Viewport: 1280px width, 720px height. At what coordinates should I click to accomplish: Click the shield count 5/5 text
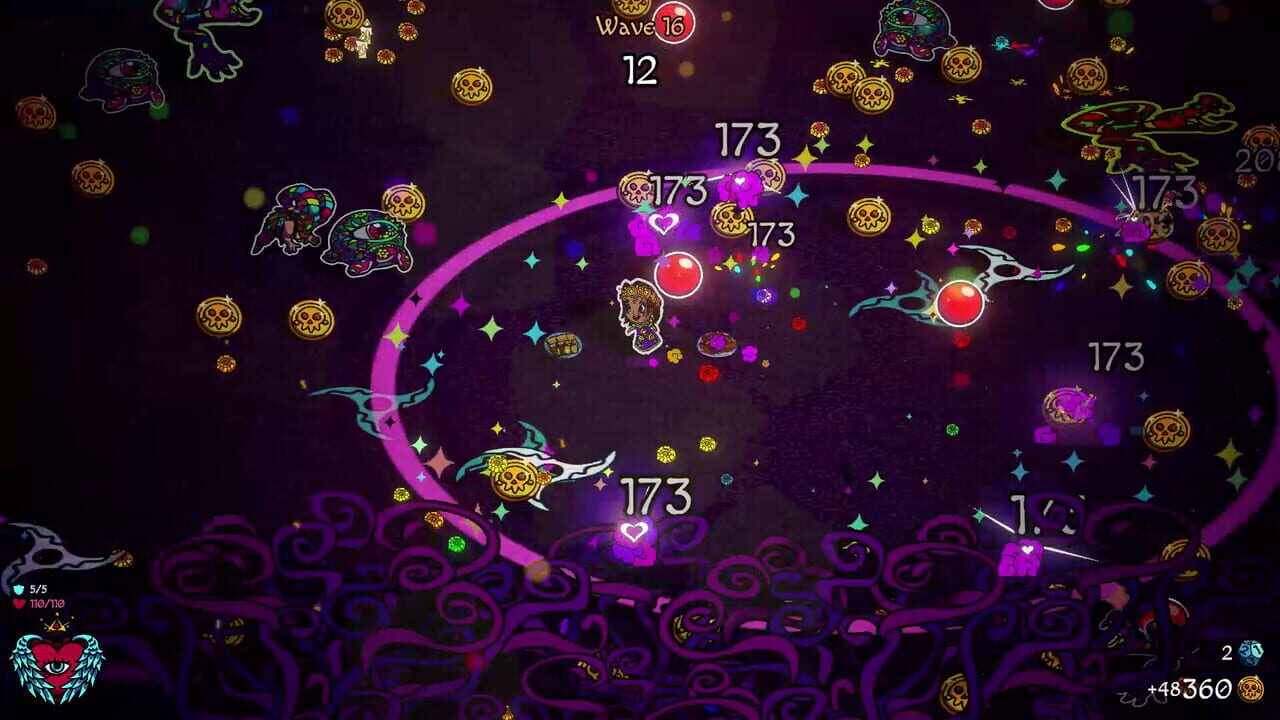[x=39, y=589]
